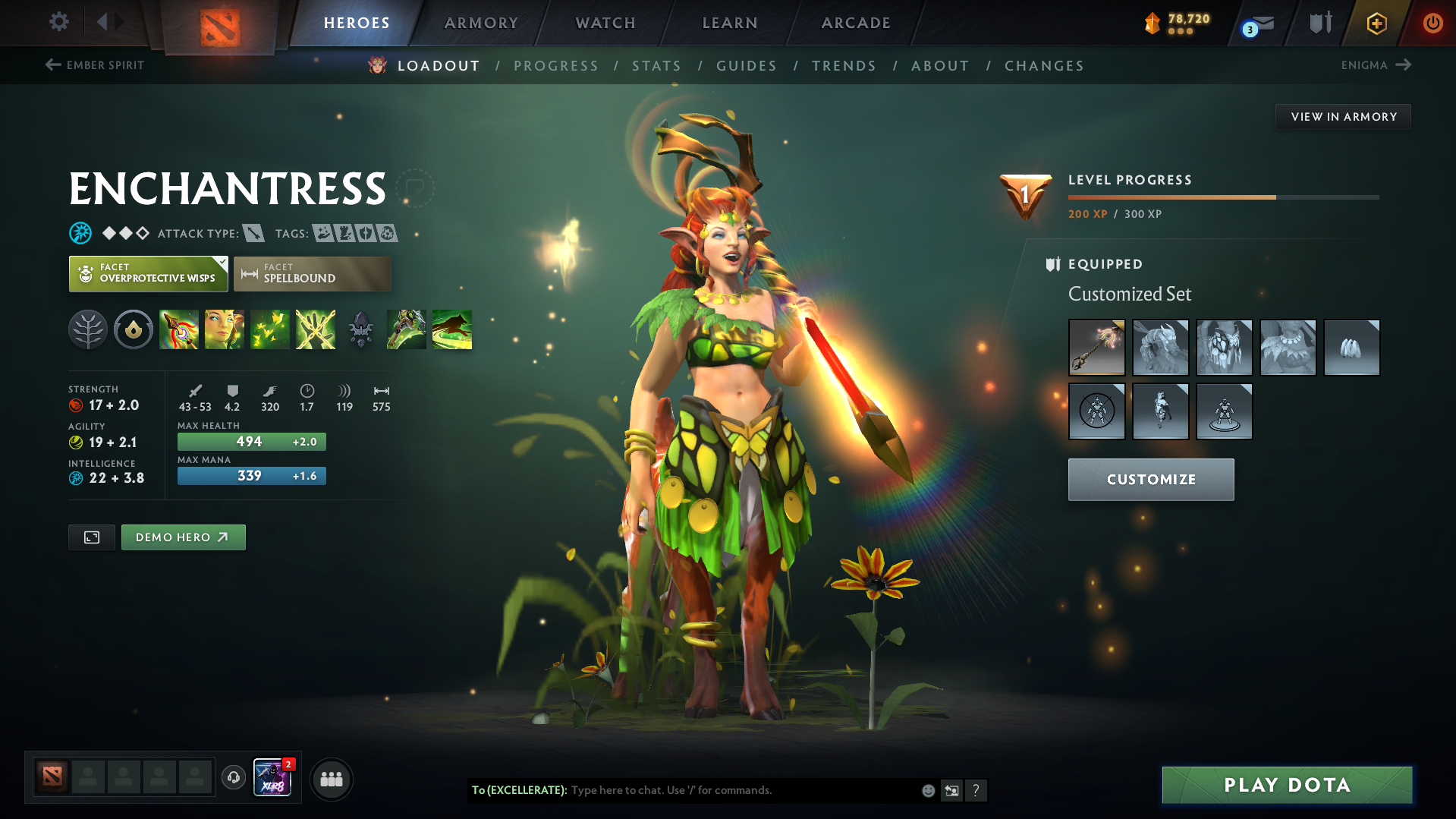Open the Armory menu
Screen dimensions: 1456x819
point(480,23)
